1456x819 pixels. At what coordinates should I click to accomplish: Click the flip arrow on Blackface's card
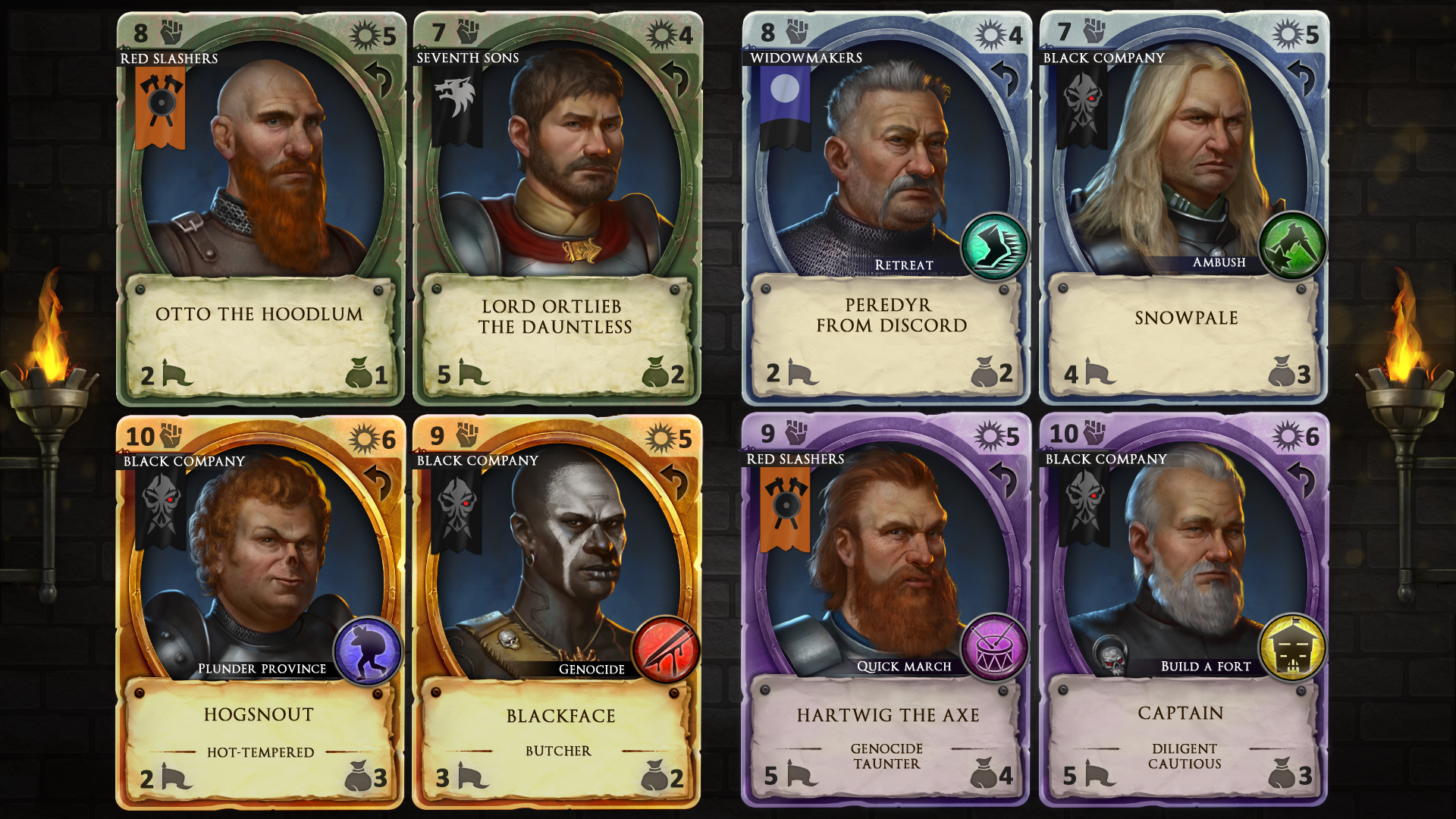pos(676,482)
